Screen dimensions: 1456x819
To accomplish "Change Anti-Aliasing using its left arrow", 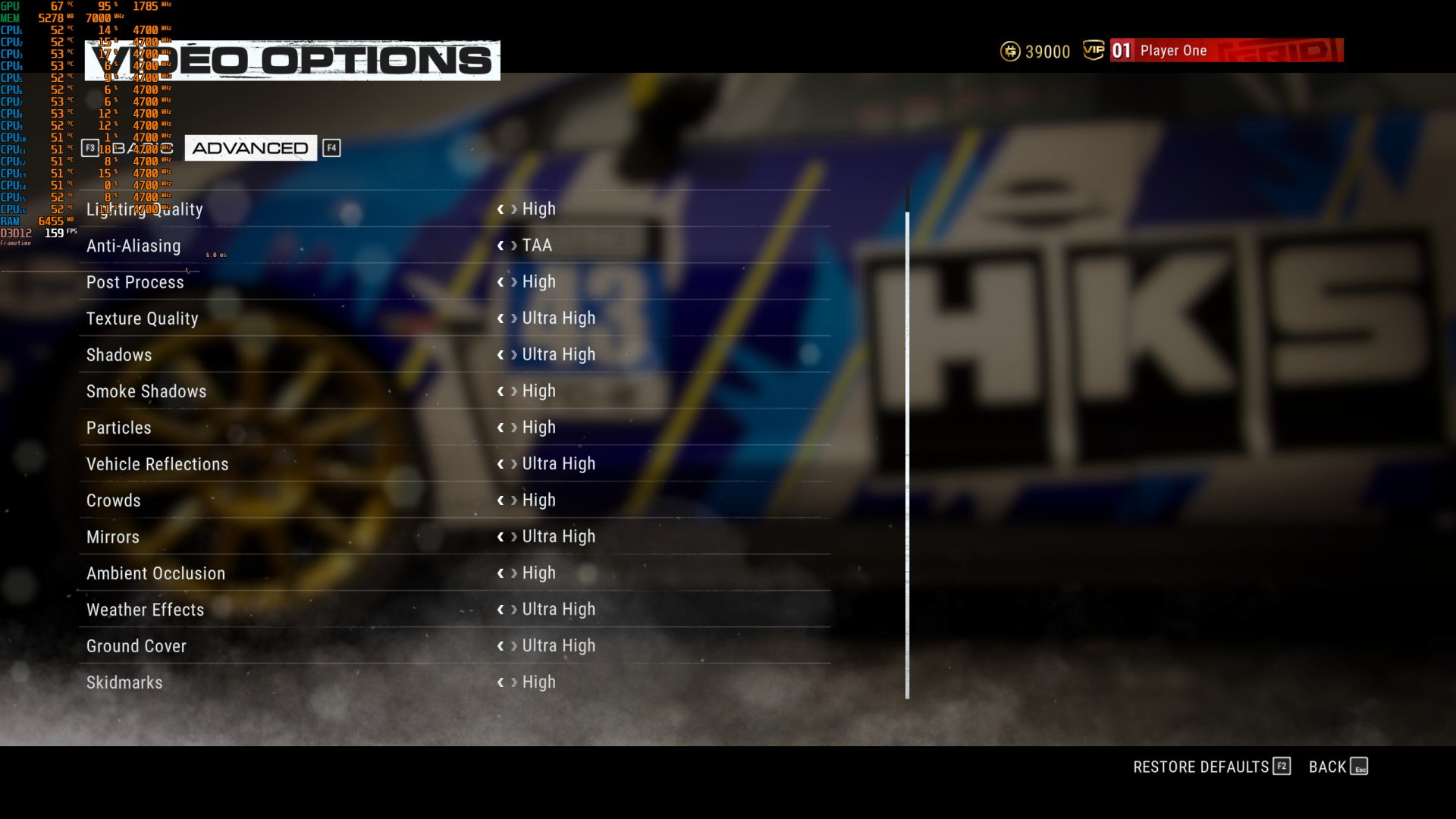I will coord(500,245).
